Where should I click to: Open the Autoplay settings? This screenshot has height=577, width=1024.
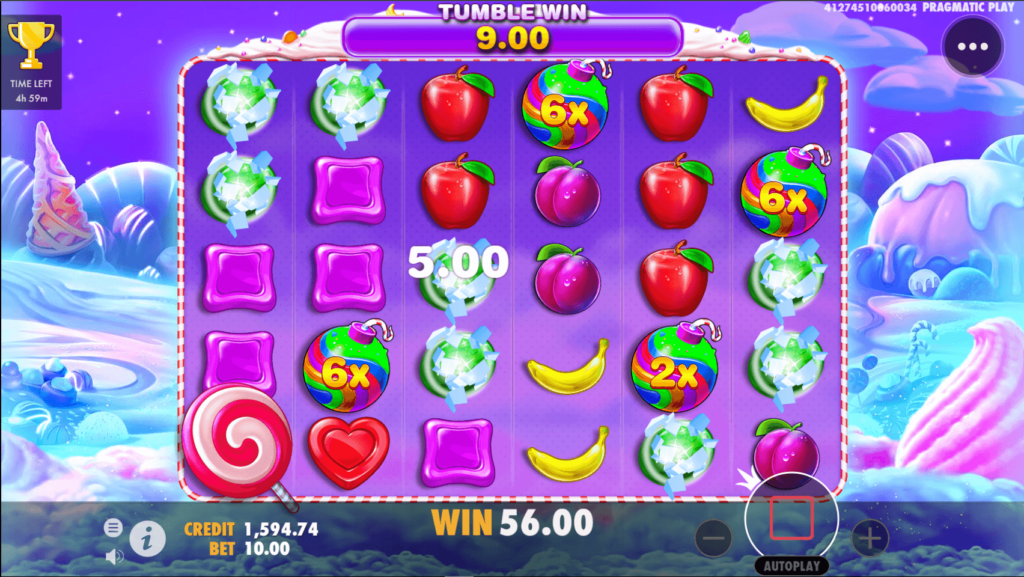(791, 566)
